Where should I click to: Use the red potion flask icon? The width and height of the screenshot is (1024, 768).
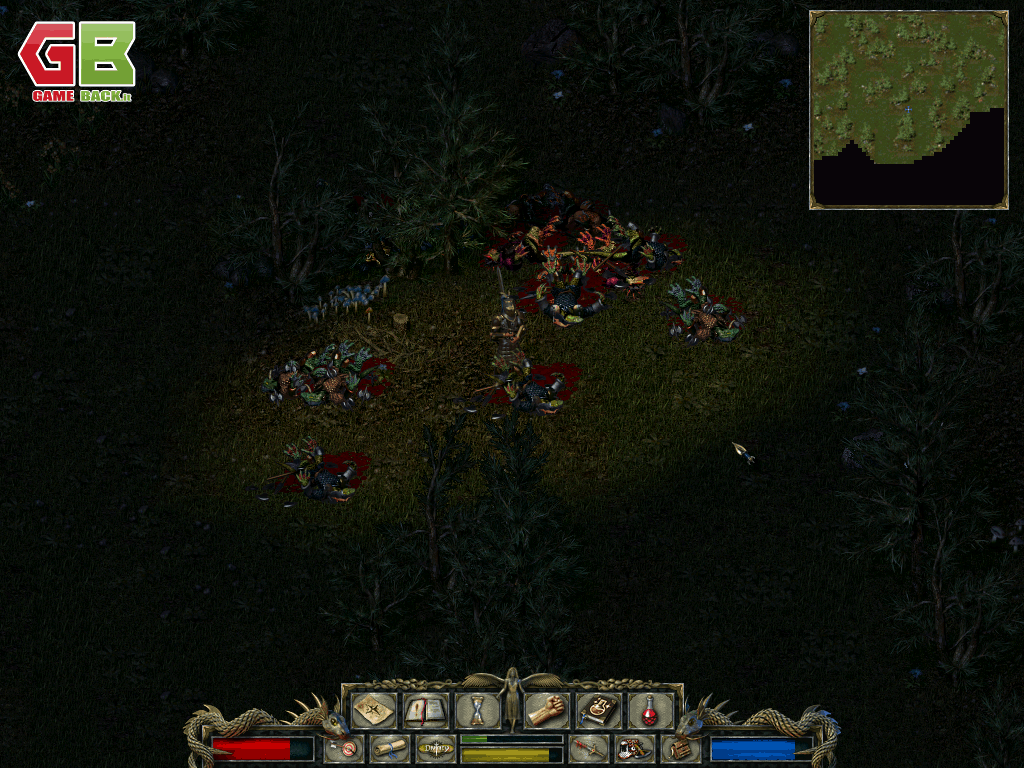point(650,710)
